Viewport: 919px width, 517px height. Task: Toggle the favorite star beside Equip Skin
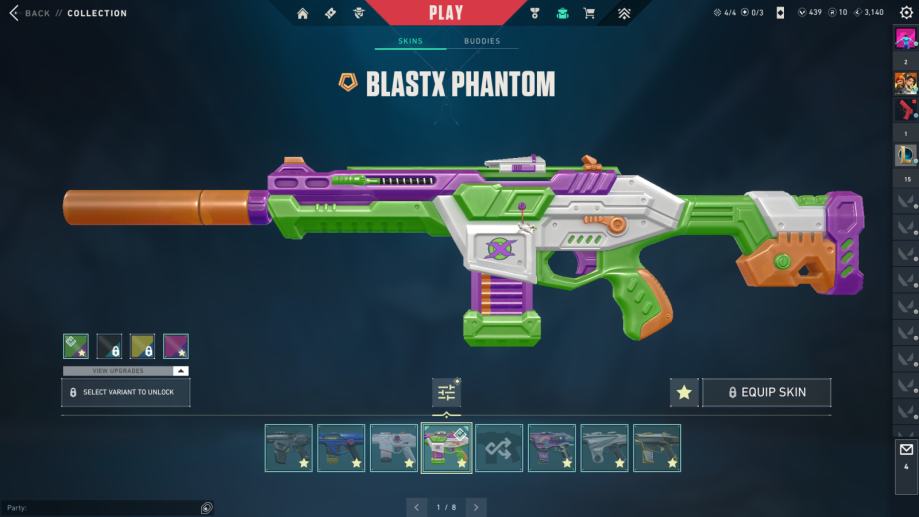[684, 392]
